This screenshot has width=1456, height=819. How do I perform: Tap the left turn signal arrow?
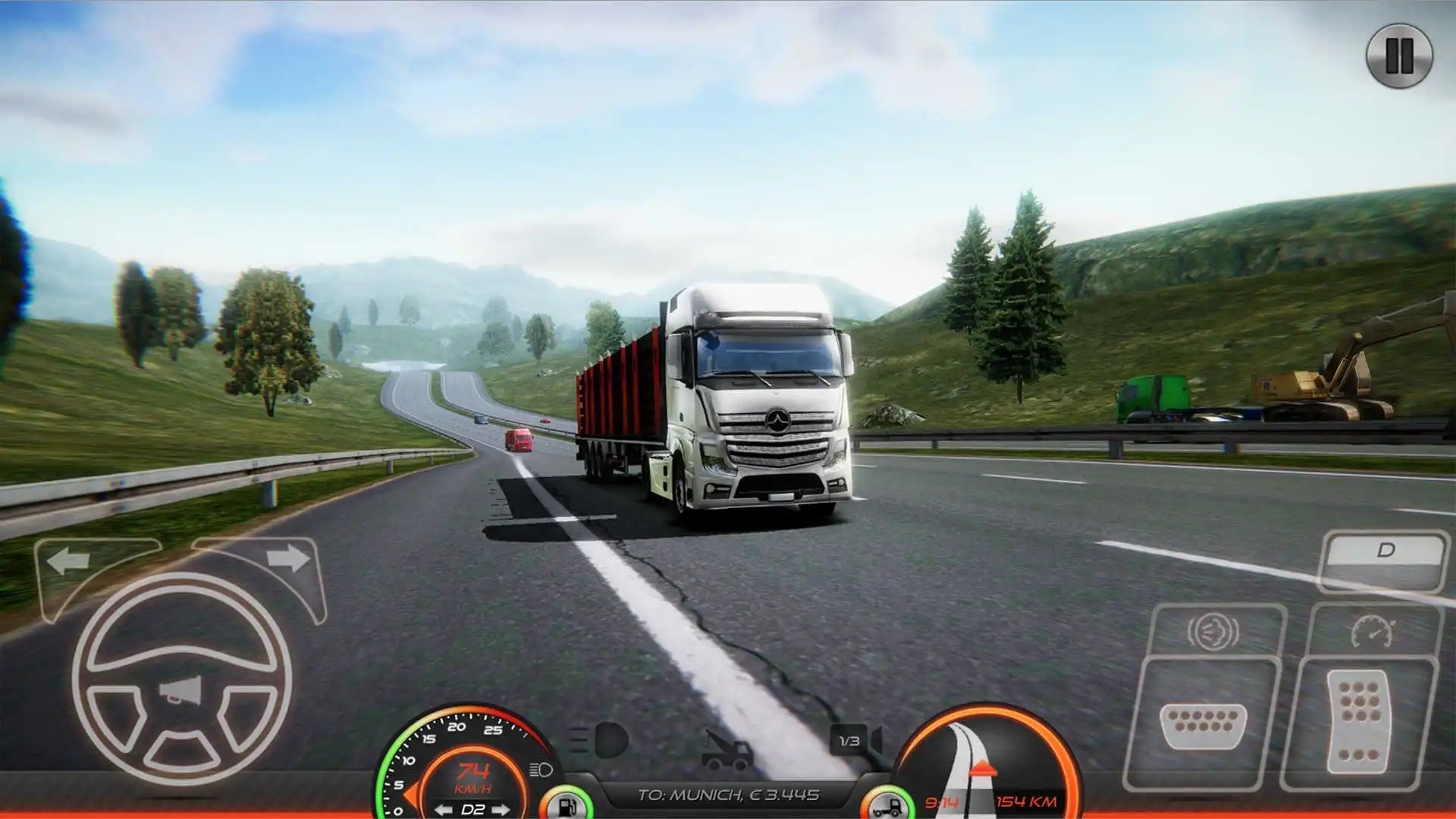click(x=69, y=562)
